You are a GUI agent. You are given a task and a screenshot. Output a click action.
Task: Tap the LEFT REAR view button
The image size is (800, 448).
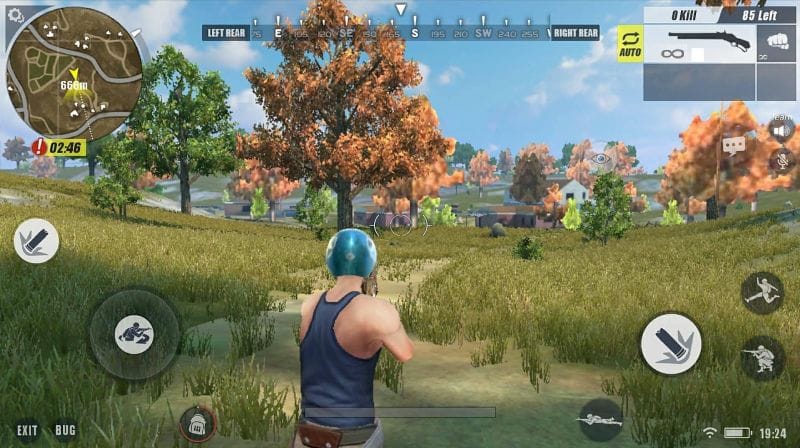tap(225, 32)
